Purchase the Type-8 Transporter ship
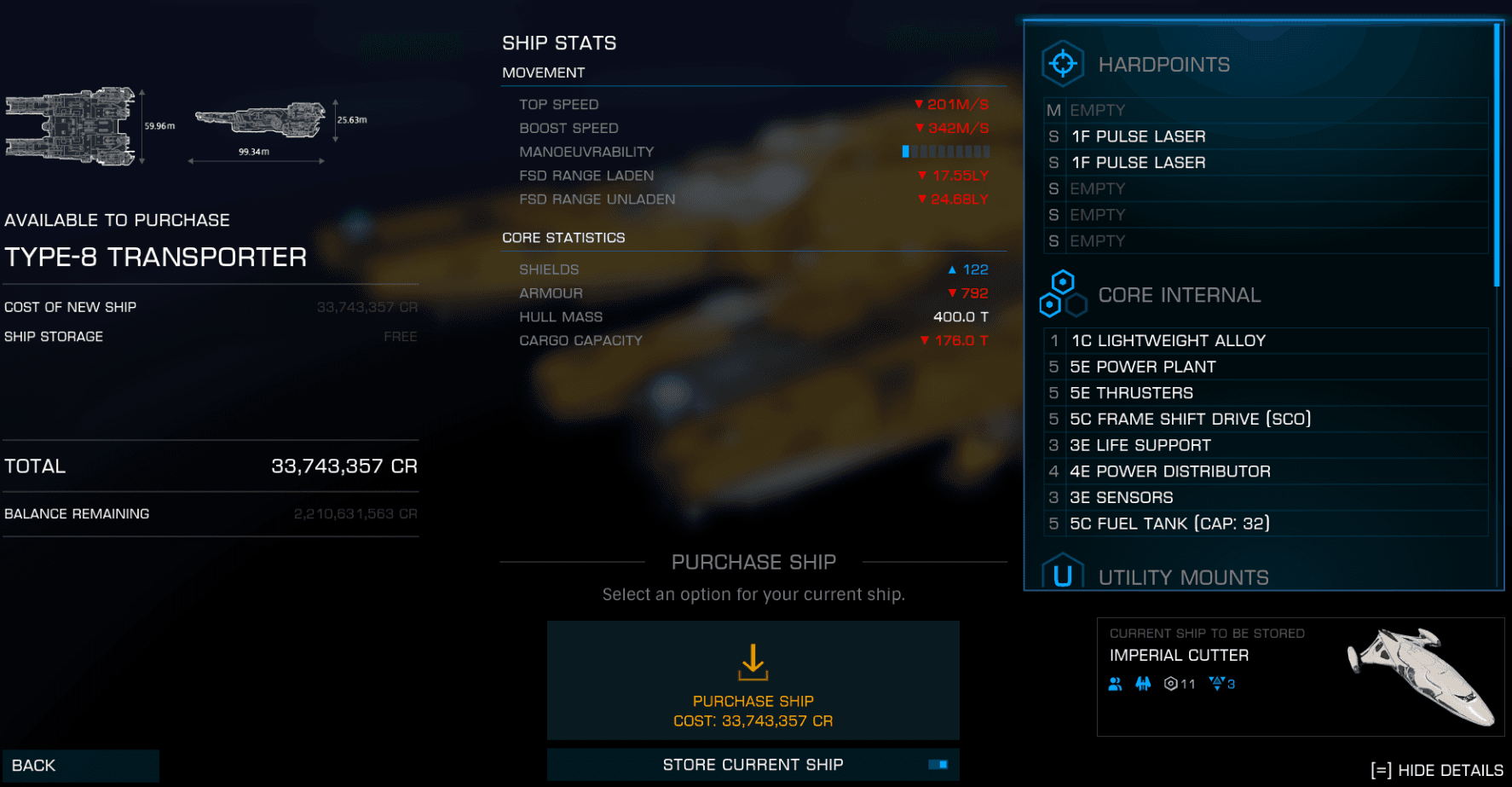 [x=753, y=680]
